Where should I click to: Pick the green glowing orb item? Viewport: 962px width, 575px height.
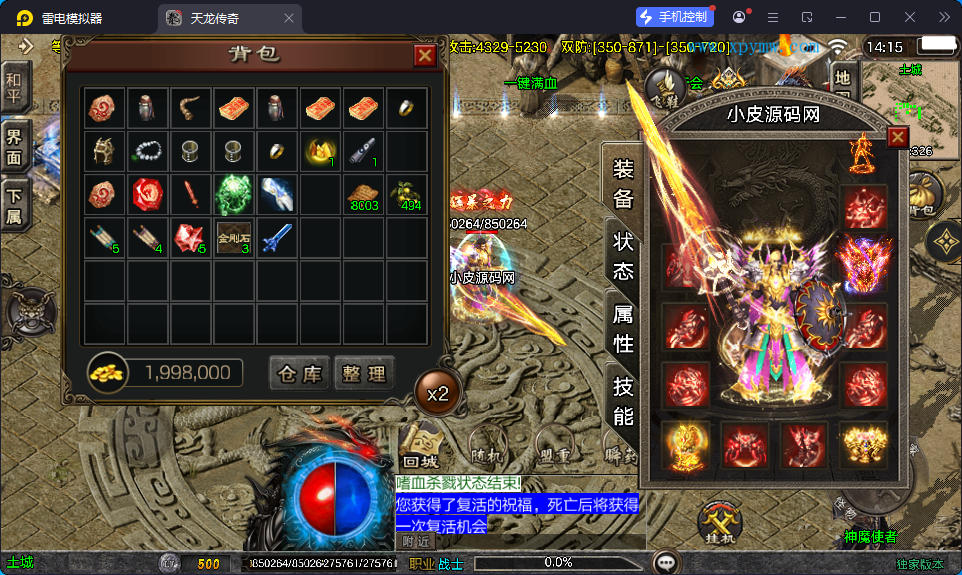pos(234,194)
